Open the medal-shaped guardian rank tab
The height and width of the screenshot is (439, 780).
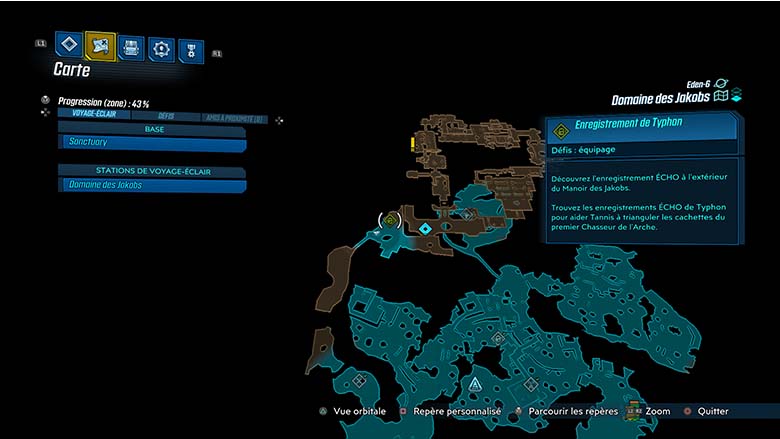click(x=190, y=51)
